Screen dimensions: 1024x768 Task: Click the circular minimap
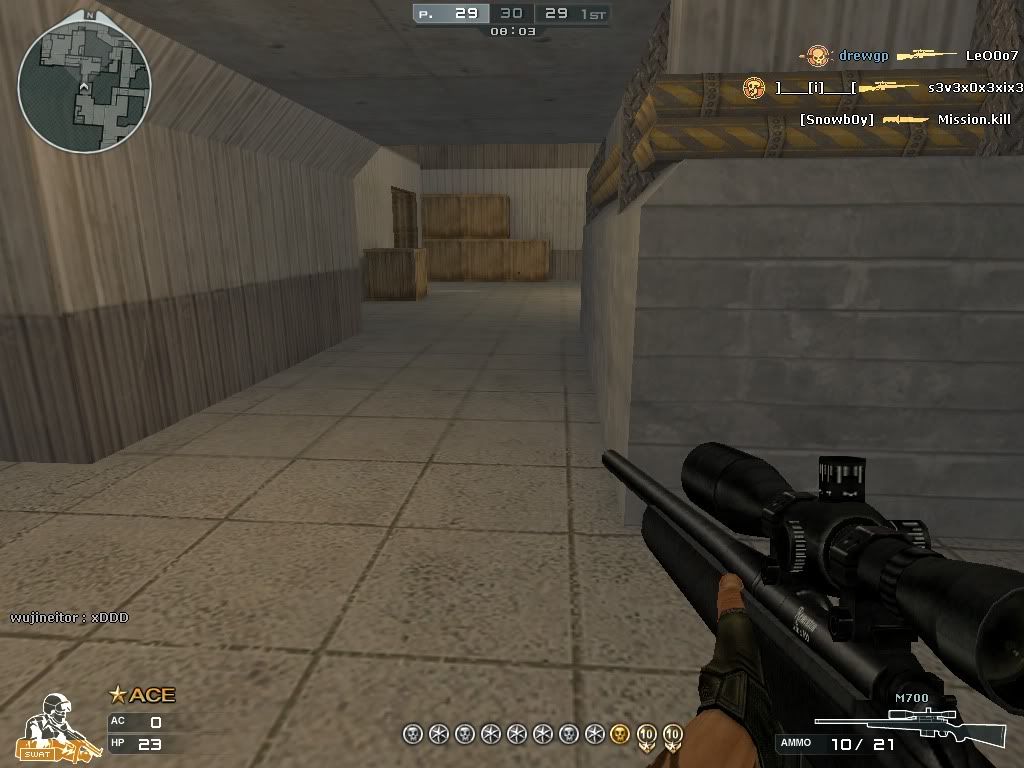(84, 86)
